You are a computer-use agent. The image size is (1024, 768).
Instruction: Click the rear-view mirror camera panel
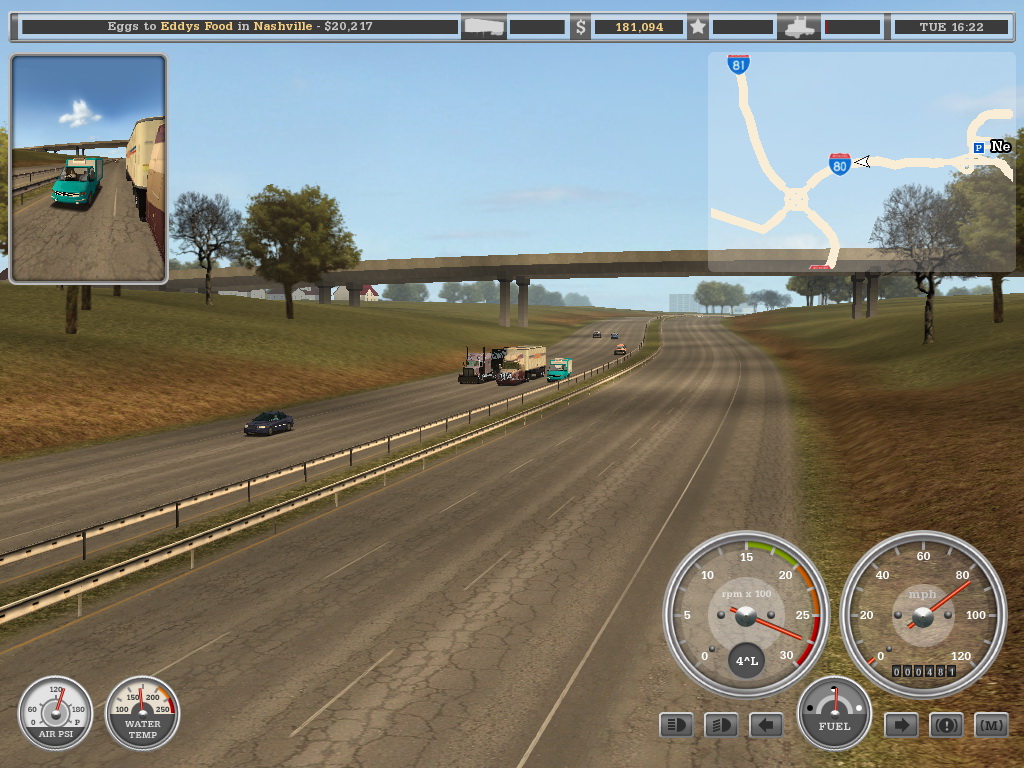pyautogui.click(x=88, y=168)
